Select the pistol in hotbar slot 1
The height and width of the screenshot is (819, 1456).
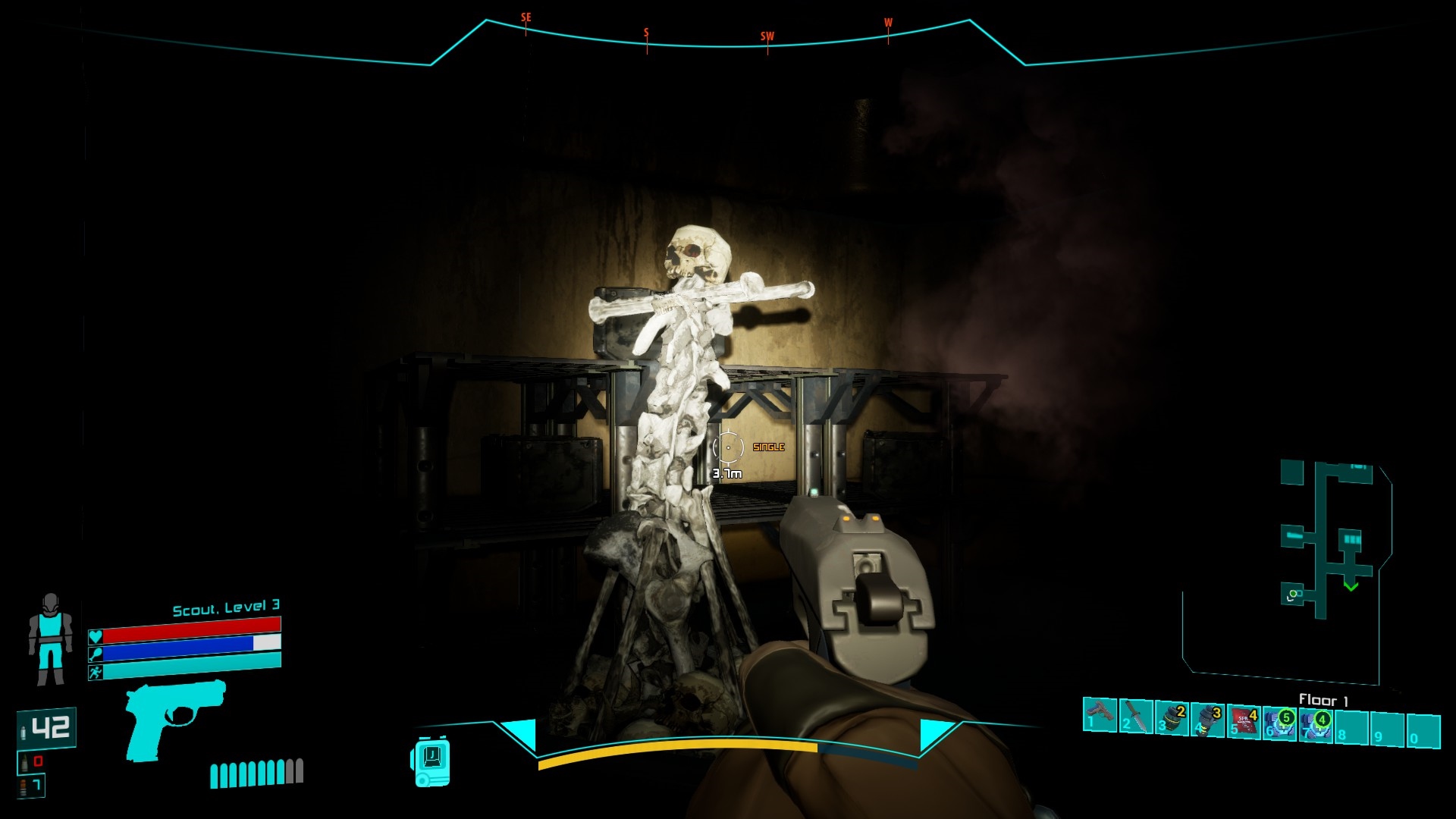(x=1099, y=715)
